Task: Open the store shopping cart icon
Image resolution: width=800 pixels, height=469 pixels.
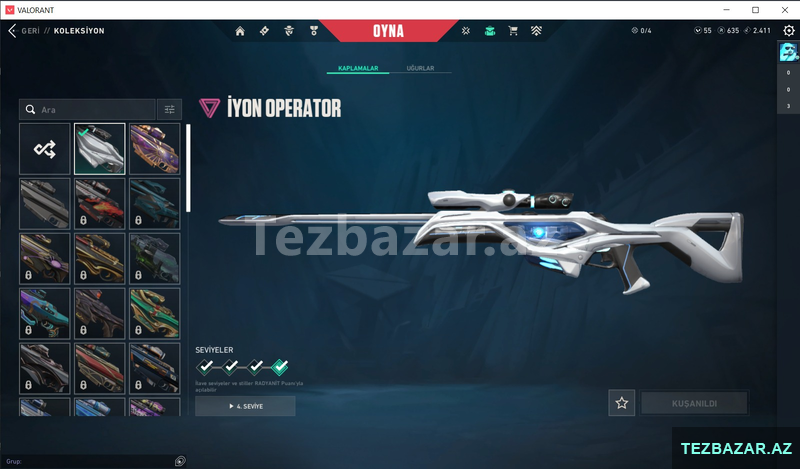Action: (x=512, y=31)
